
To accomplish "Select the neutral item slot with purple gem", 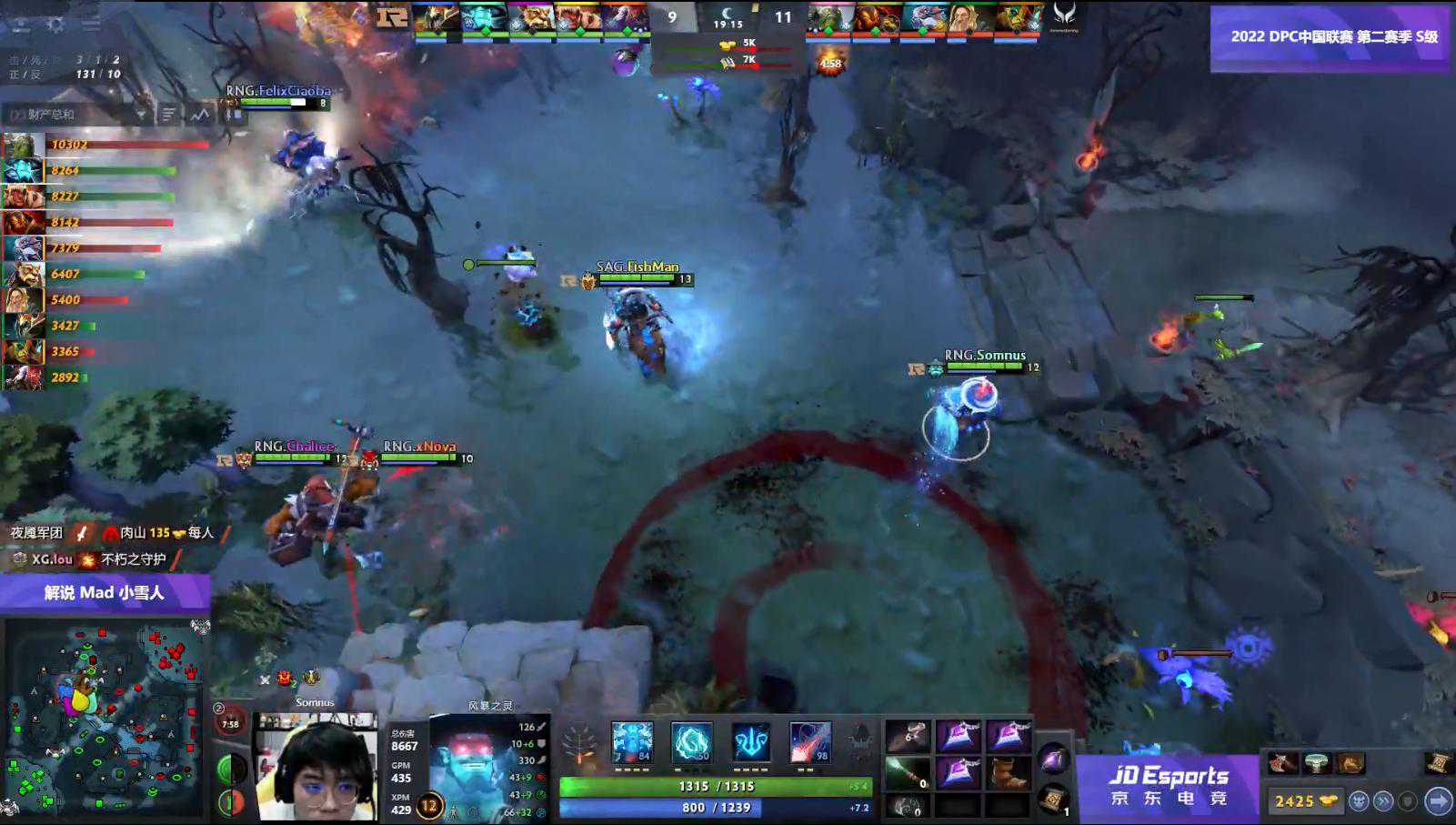I will pos(1053,759).
